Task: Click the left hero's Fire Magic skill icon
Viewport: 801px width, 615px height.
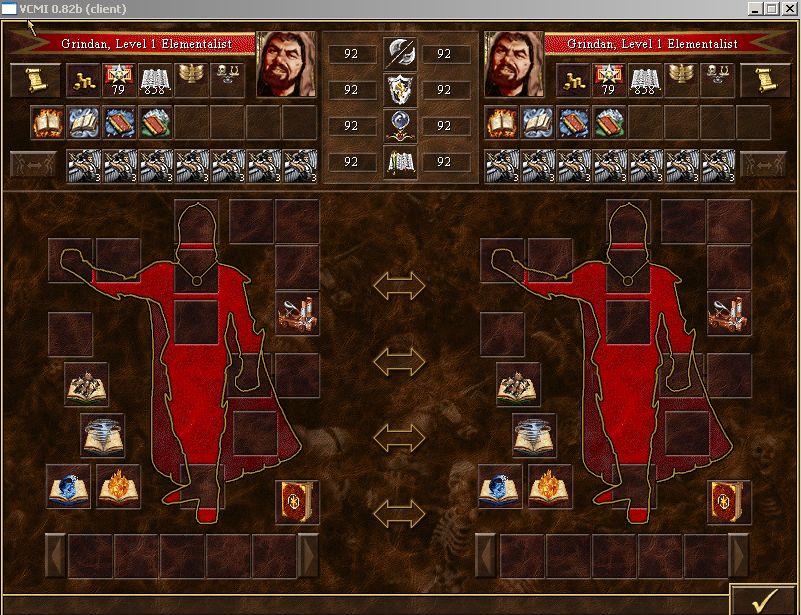Action: tap(46, 122)
